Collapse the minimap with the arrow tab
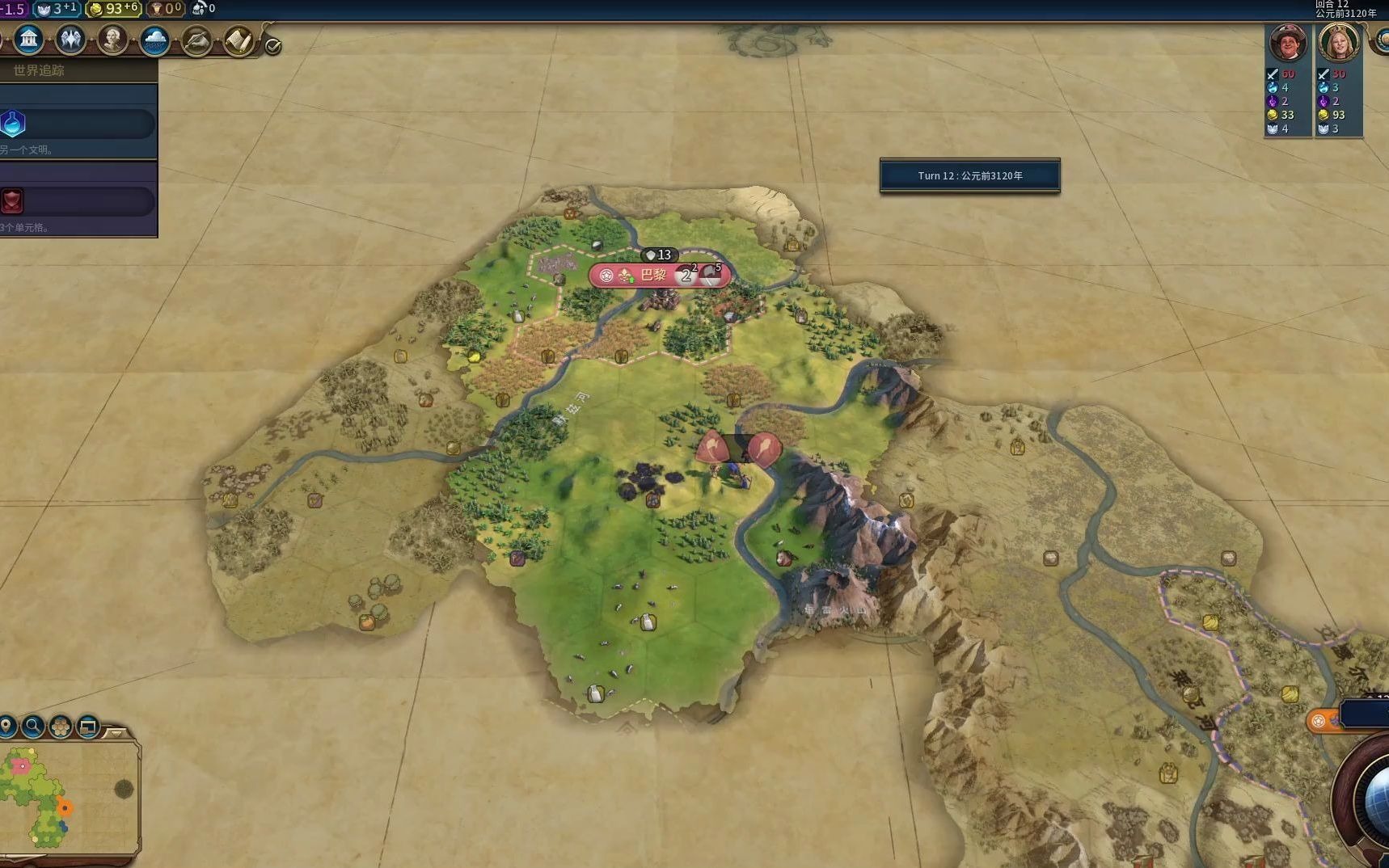 coord(116,732)
